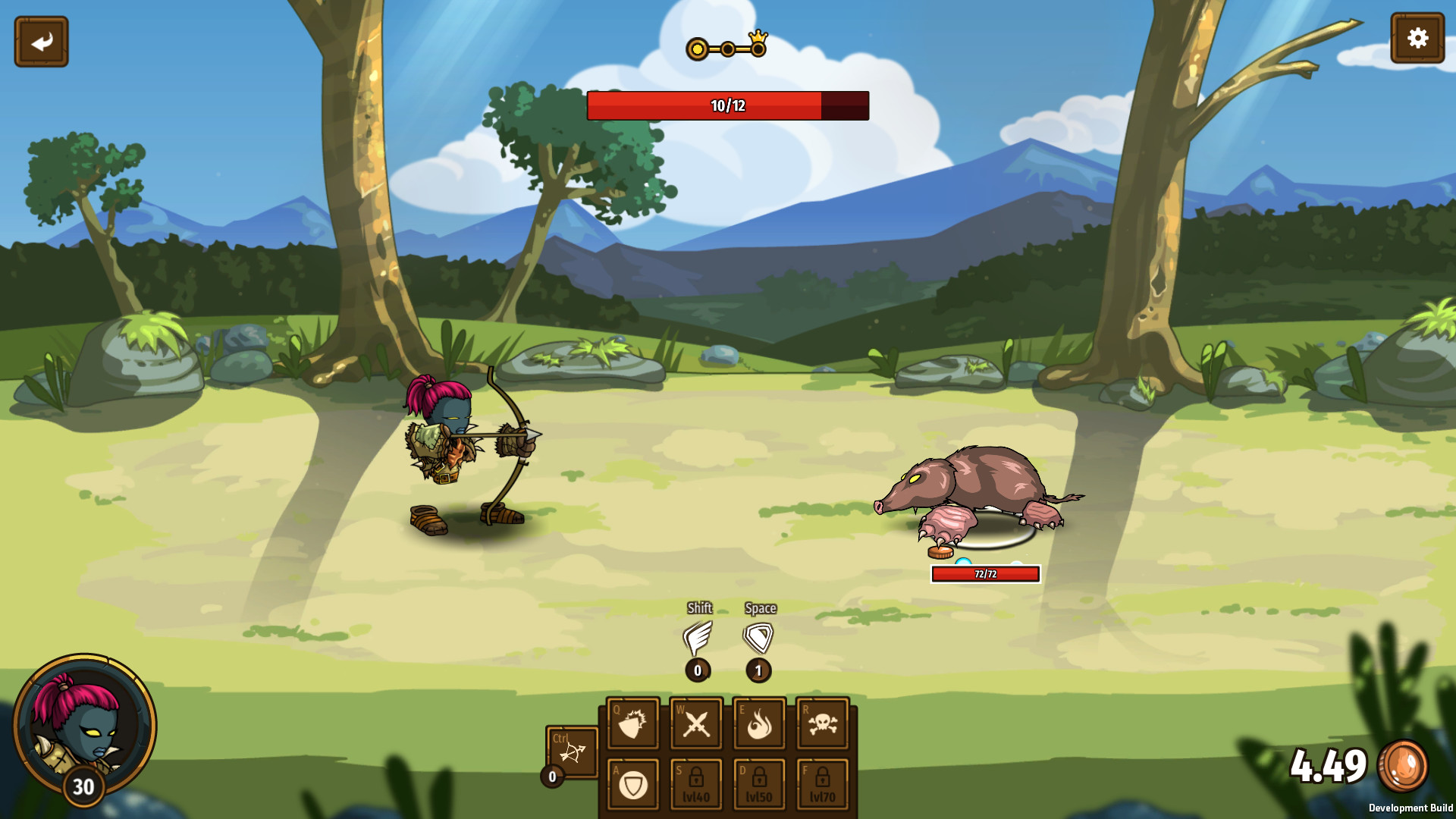Viewport: 1456px width, 819px height.
Task: Activate the W crossed swords skill
Action: click(x=695, y=723)
